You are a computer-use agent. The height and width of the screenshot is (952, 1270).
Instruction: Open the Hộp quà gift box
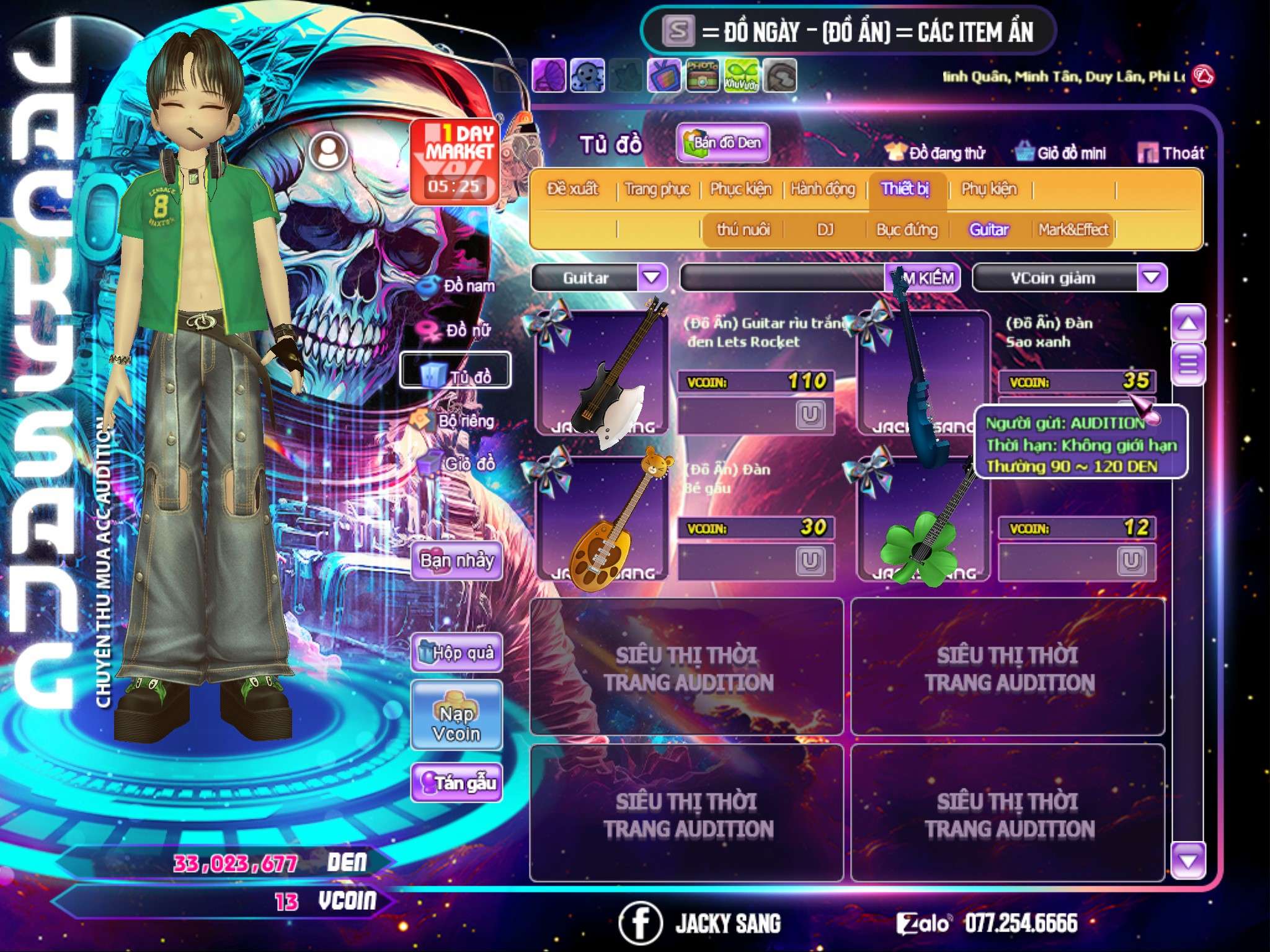(457, 653)
